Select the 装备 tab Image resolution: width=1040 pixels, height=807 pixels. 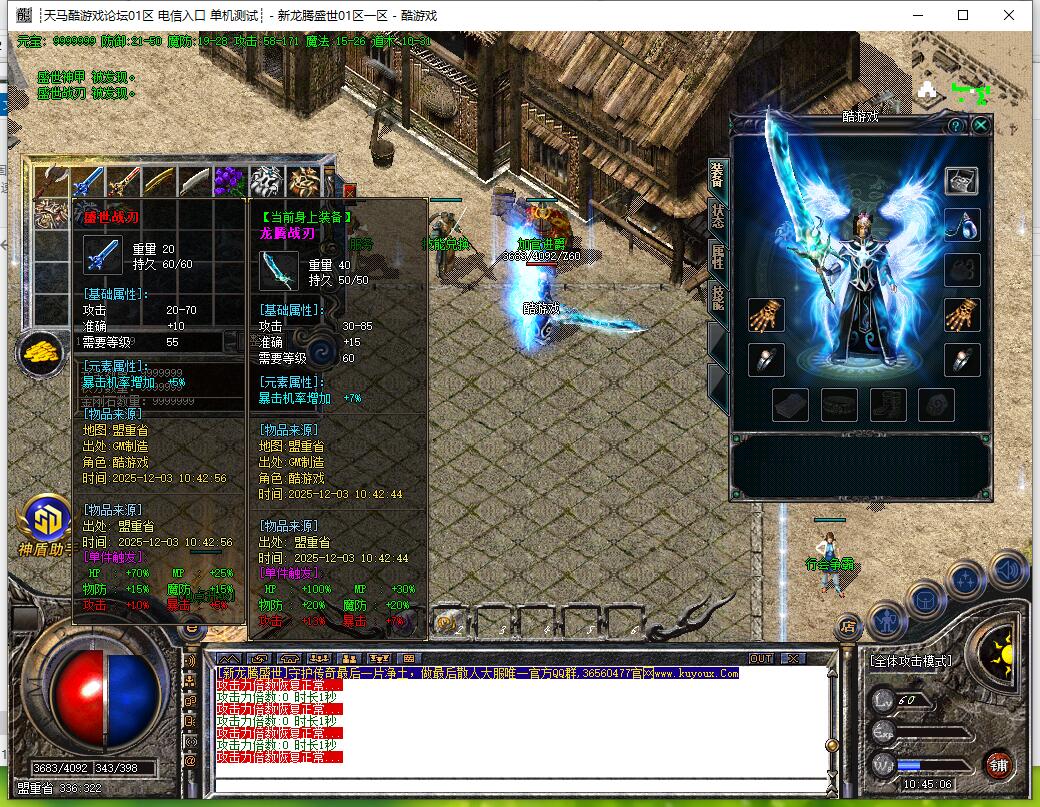coord(718,174)
